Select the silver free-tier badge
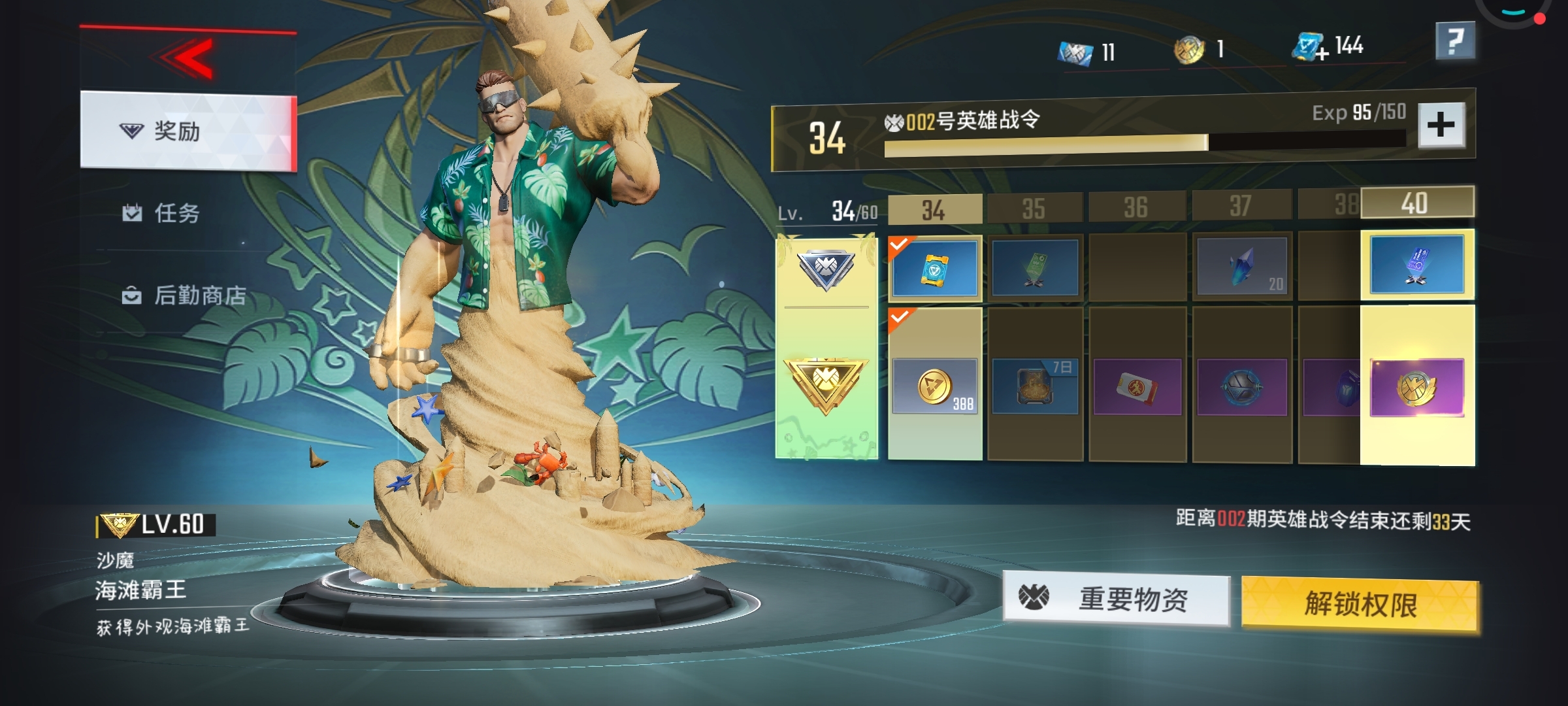1568x706 pixels. (826, 269)
